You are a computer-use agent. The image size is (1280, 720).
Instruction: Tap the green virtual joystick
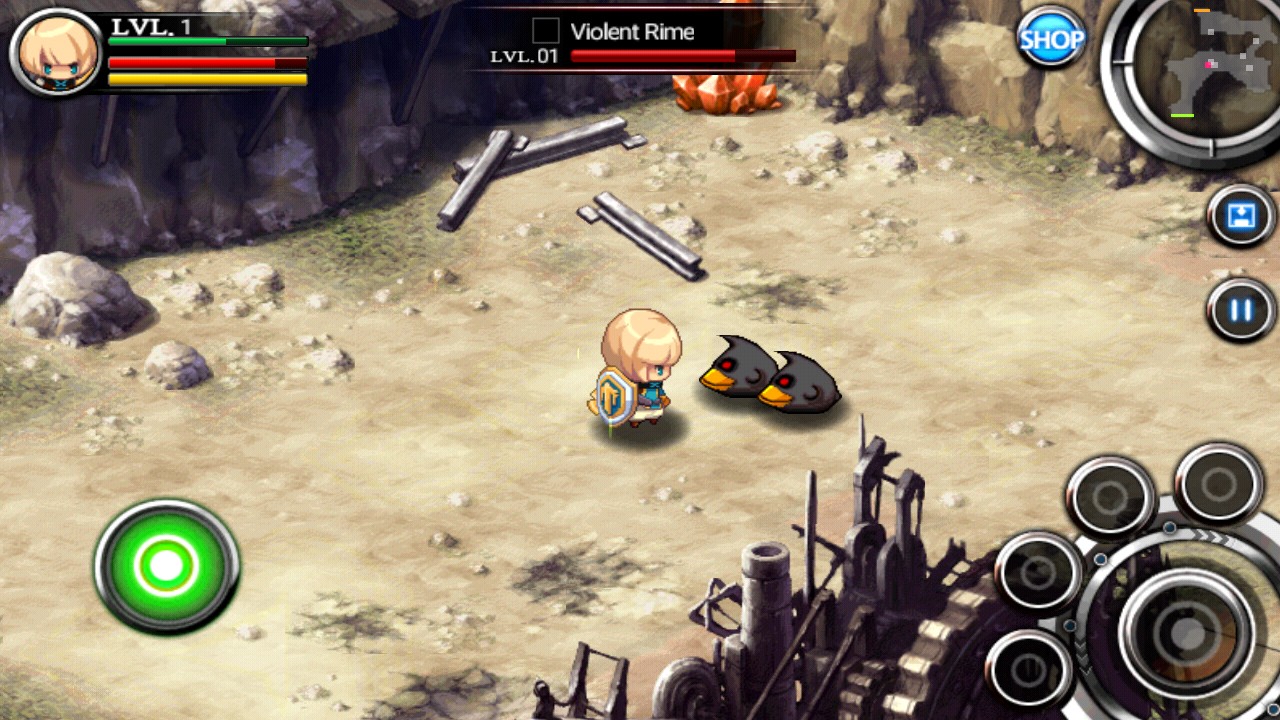pos(166,566)
